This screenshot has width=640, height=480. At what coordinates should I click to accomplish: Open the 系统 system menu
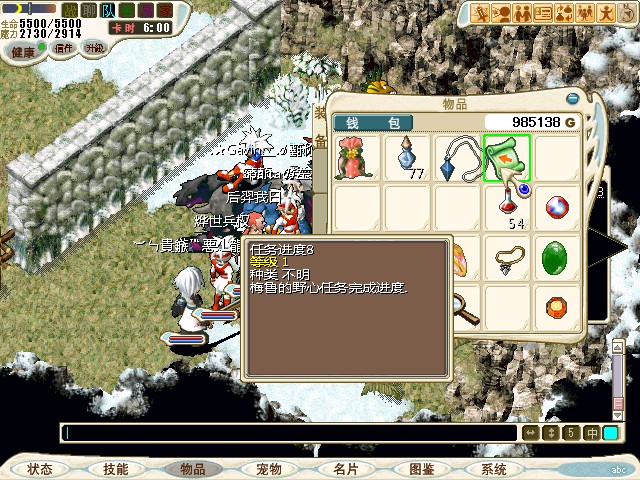click(x=494, y=469)
